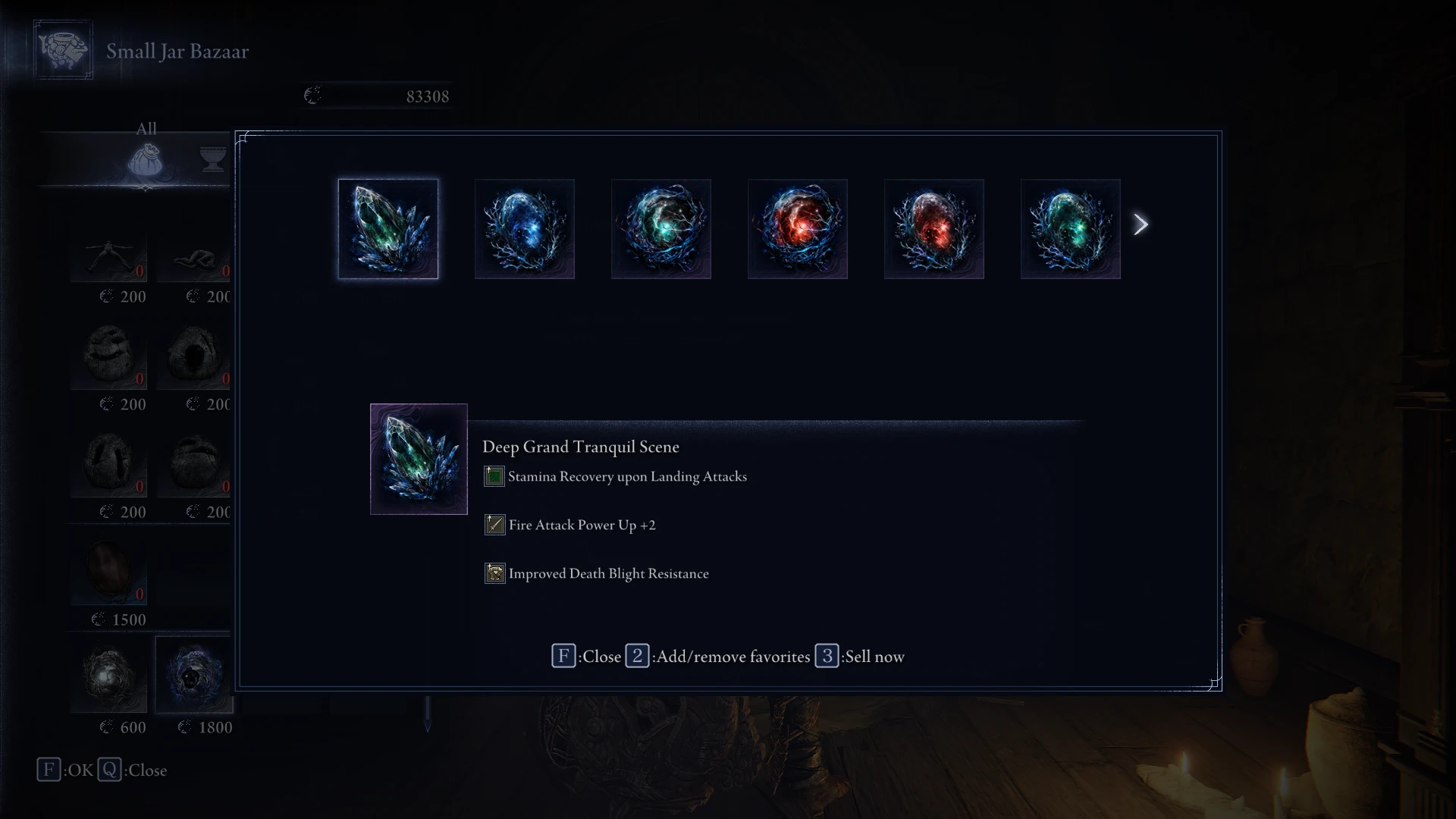Show the next relics with the right arrow
Viewport: 1456px width, 819px height.
[1141, 224]
